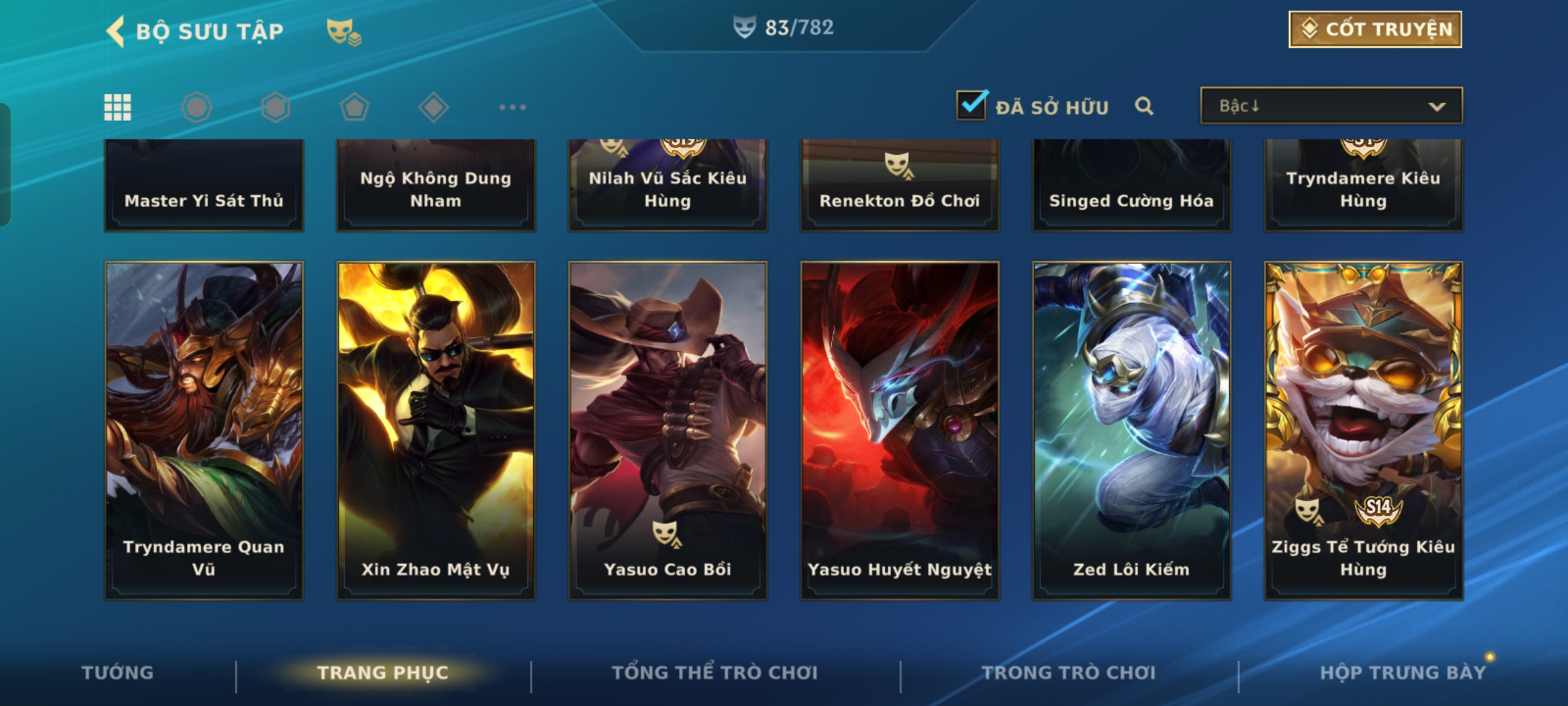
Task: Go back from Bộ Sưu Tập
Action: [116, 31]
